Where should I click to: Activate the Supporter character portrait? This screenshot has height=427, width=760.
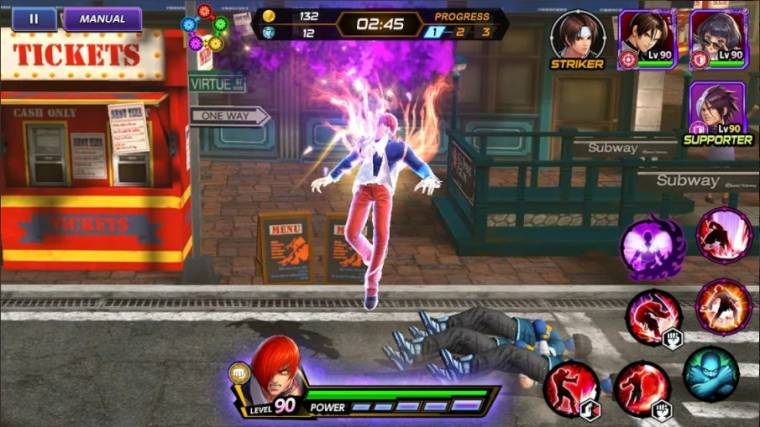click(717, 110)
